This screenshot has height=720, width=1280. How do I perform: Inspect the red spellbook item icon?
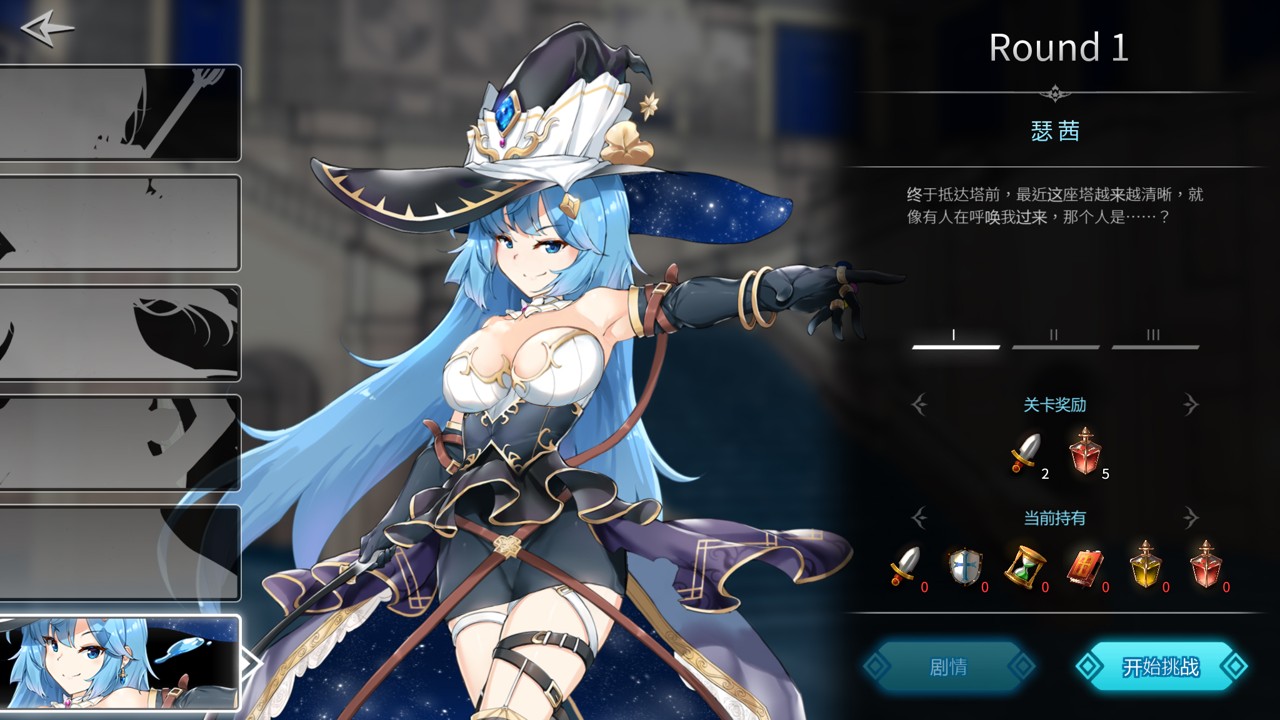(x=1084, y=567)
